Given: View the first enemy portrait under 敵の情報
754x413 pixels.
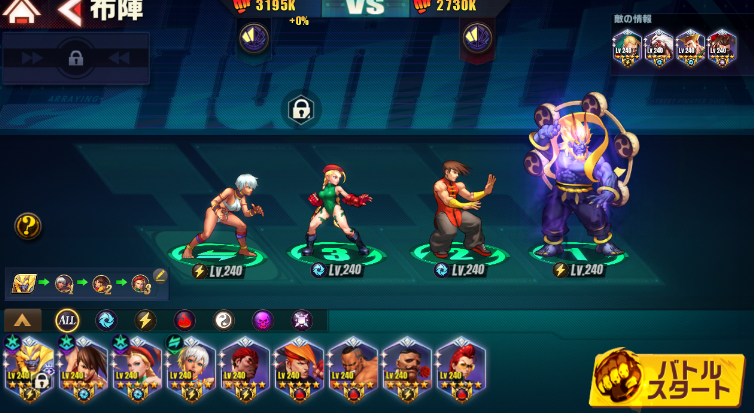Looking at the screenshot, I should click(627, 47).
